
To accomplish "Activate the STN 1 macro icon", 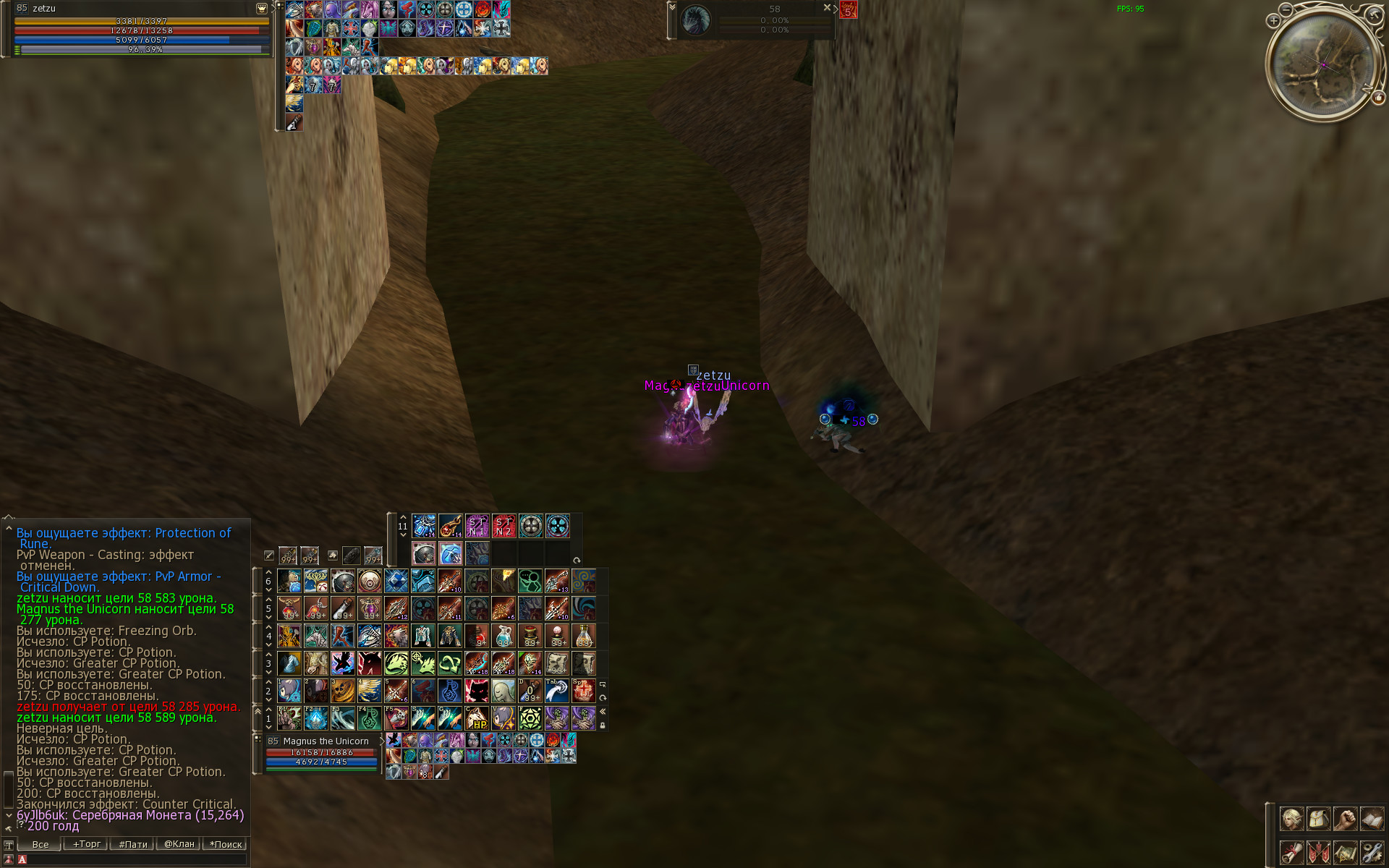I will click(x=477, y=526).
